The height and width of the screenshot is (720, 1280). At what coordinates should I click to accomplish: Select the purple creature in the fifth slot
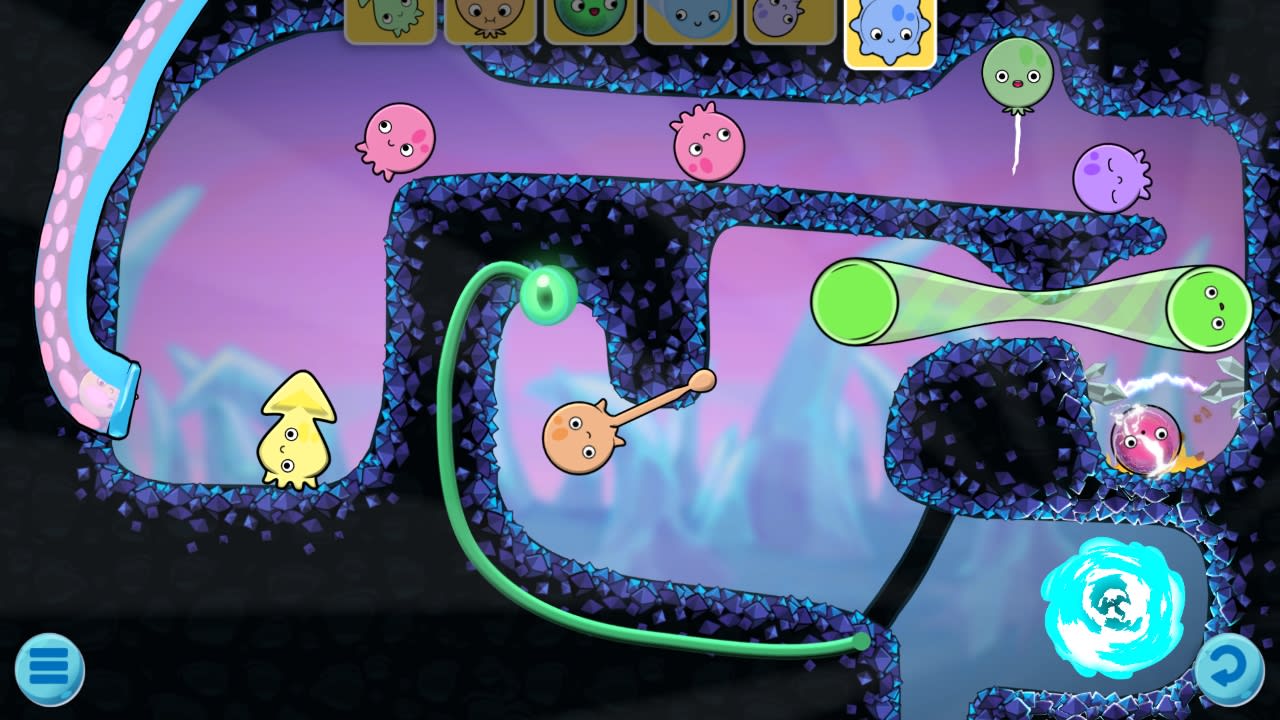790,22
